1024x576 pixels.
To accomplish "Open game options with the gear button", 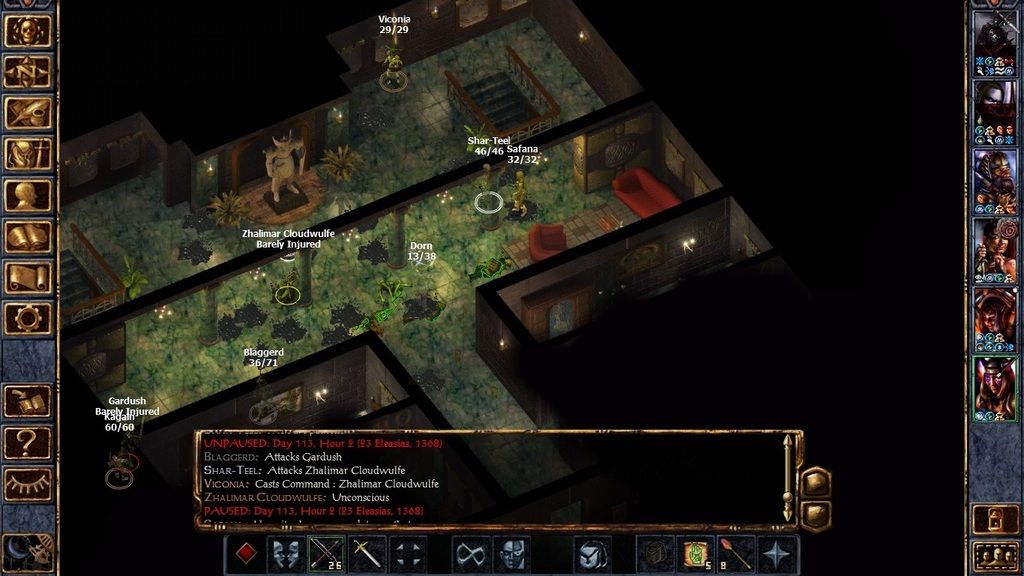I will tap(28, 318).
